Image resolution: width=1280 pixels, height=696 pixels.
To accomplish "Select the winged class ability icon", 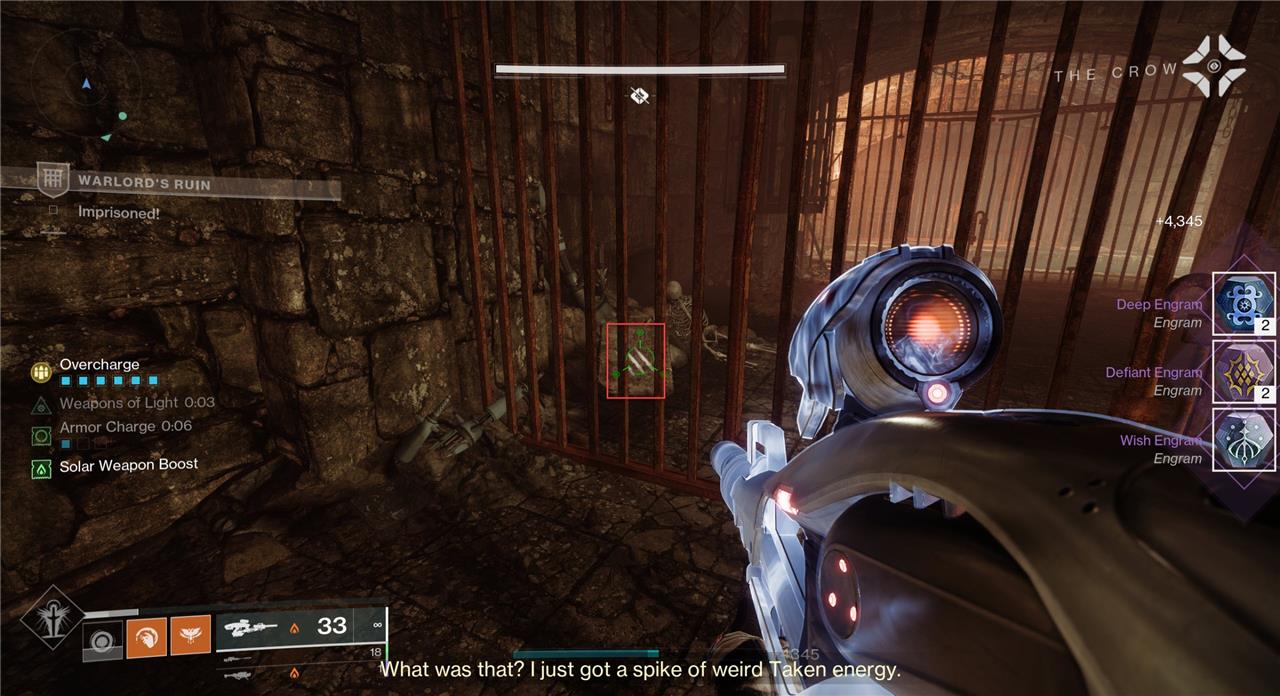I will 190,636.
